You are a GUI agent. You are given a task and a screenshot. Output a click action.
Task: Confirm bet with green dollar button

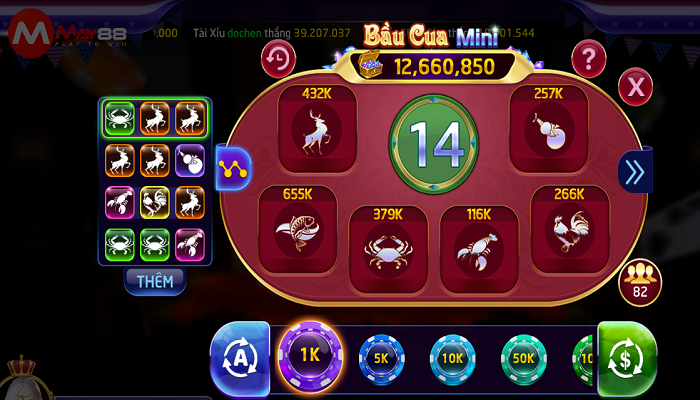pyautogui.click(x=627, y=358)
